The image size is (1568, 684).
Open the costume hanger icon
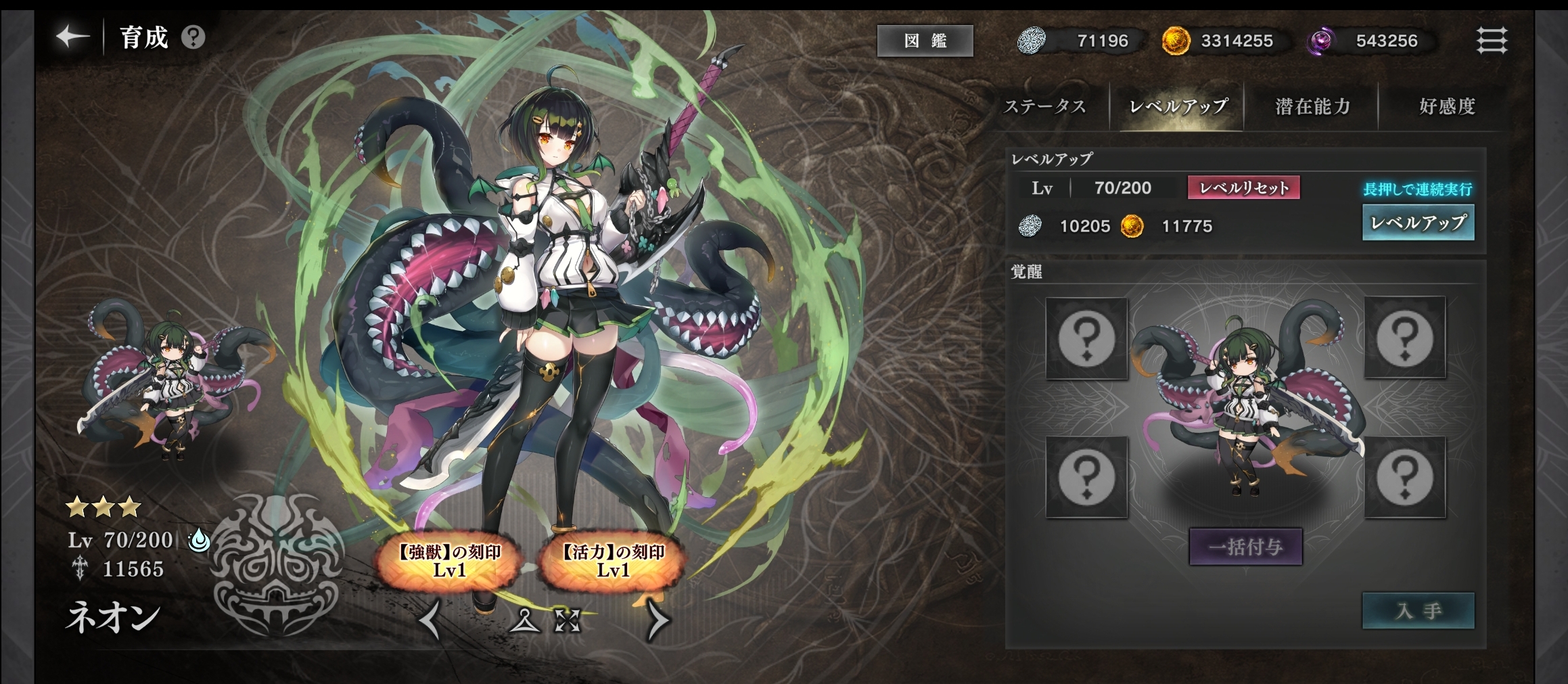click(x=525, y=620)
